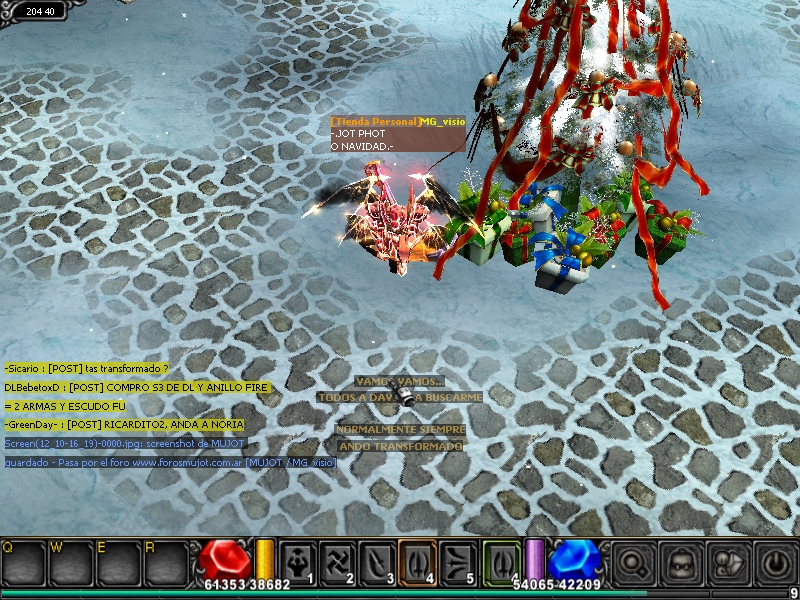Activate the highlighted skill in slot 4
Viewport: 800px width, 600px height.
pyautogui.click(x=418, y=561)
